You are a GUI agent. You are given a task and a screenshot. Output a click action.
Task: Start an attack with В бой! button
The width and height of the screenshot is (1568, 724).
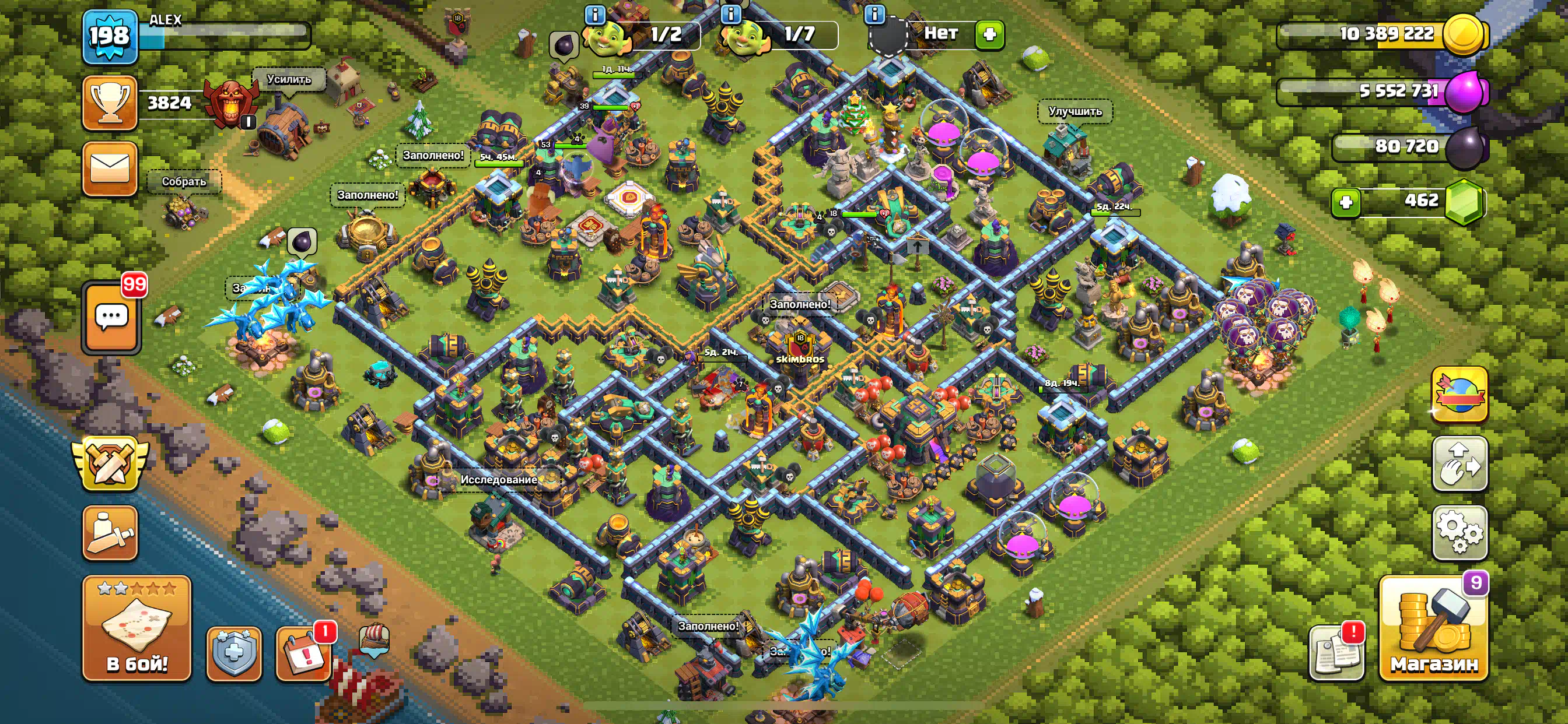pos(137,628)
